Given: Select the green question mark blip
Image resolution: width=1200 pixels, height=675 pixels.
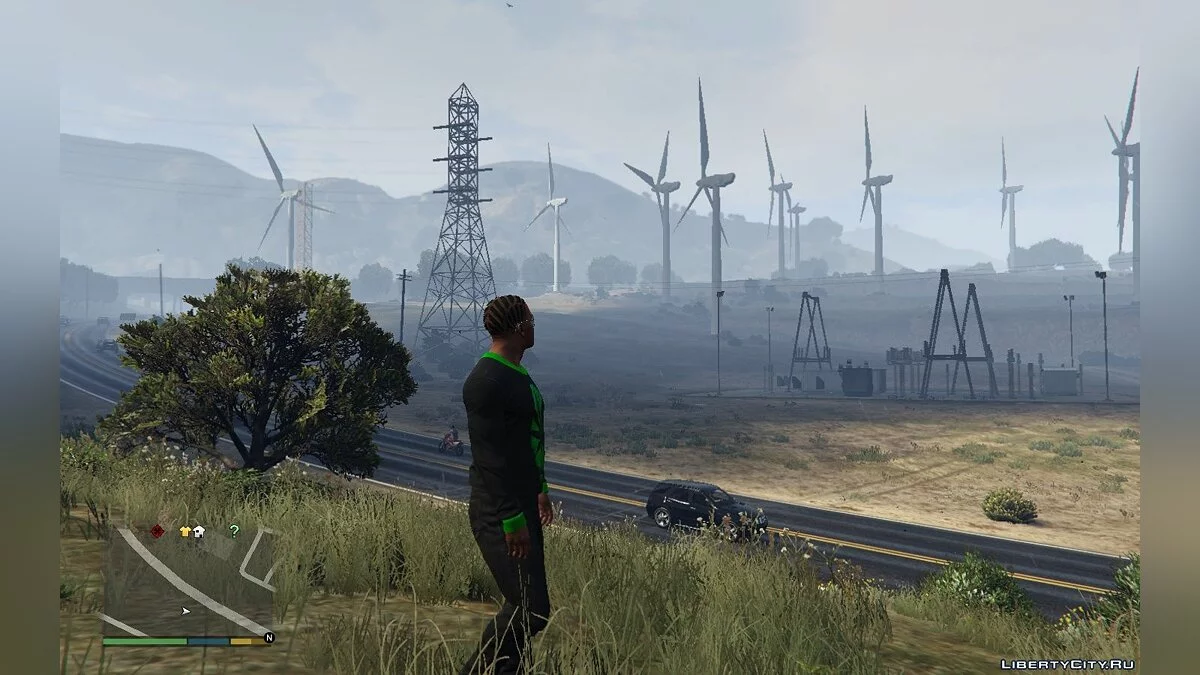Looking at the screenshot, I should 234,531.
